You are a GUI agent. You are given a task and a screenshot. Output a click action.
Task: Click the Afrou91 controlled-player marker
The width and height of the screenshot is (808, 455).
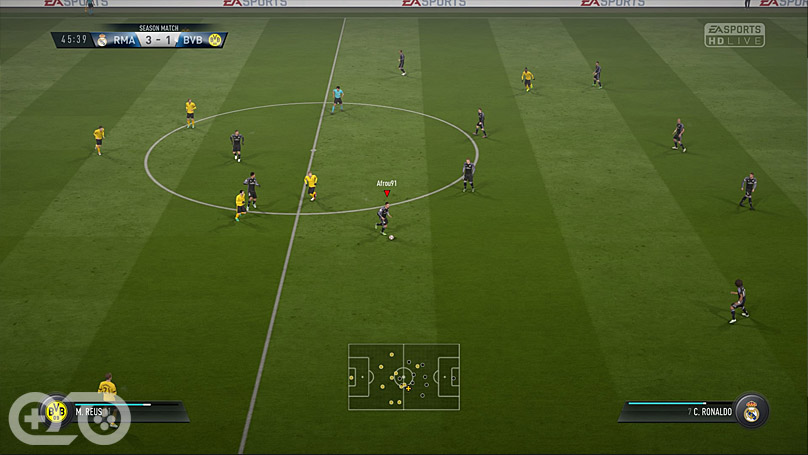387,193
